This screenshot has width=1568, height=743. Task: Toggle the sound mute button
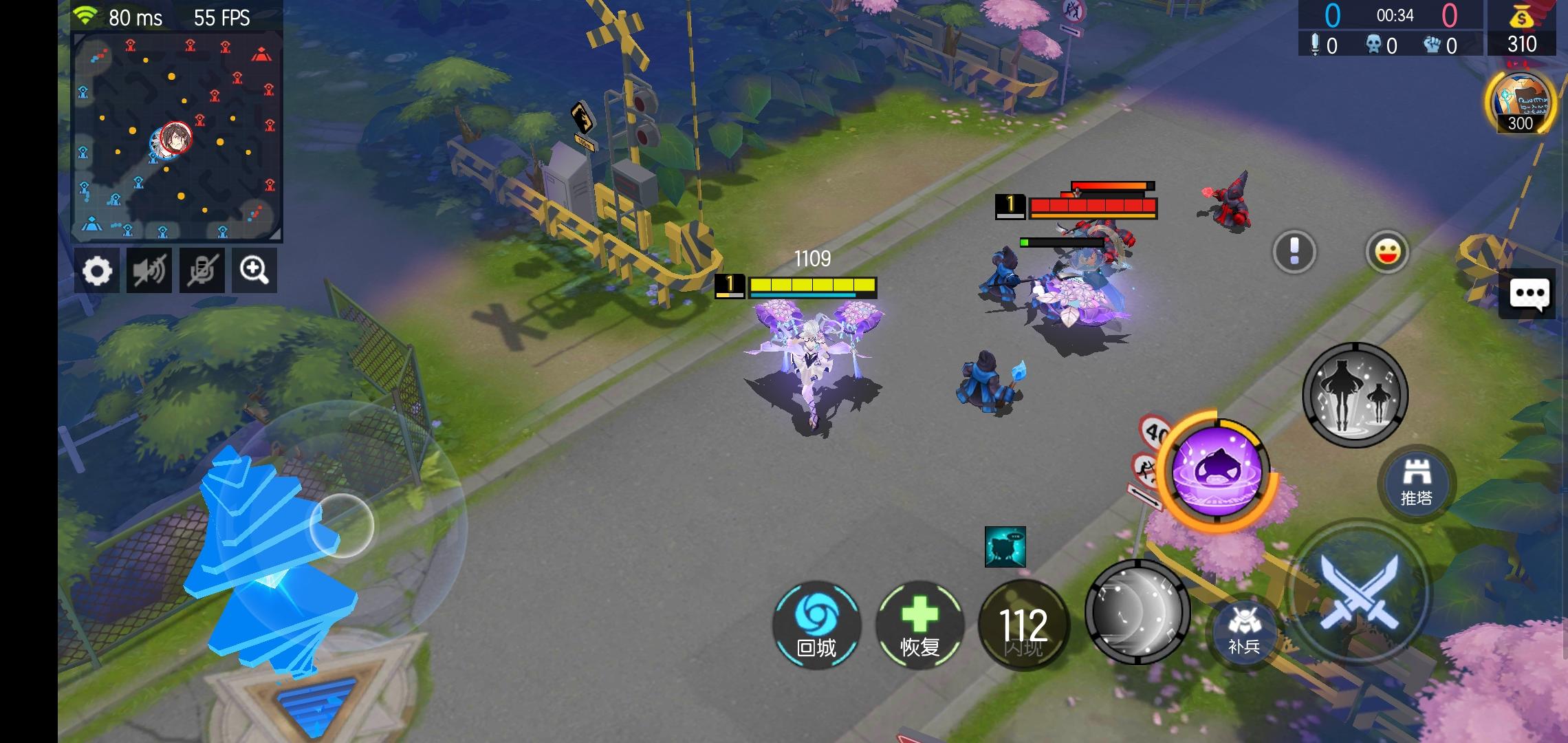pyautogui.click(x=149, y=270)
